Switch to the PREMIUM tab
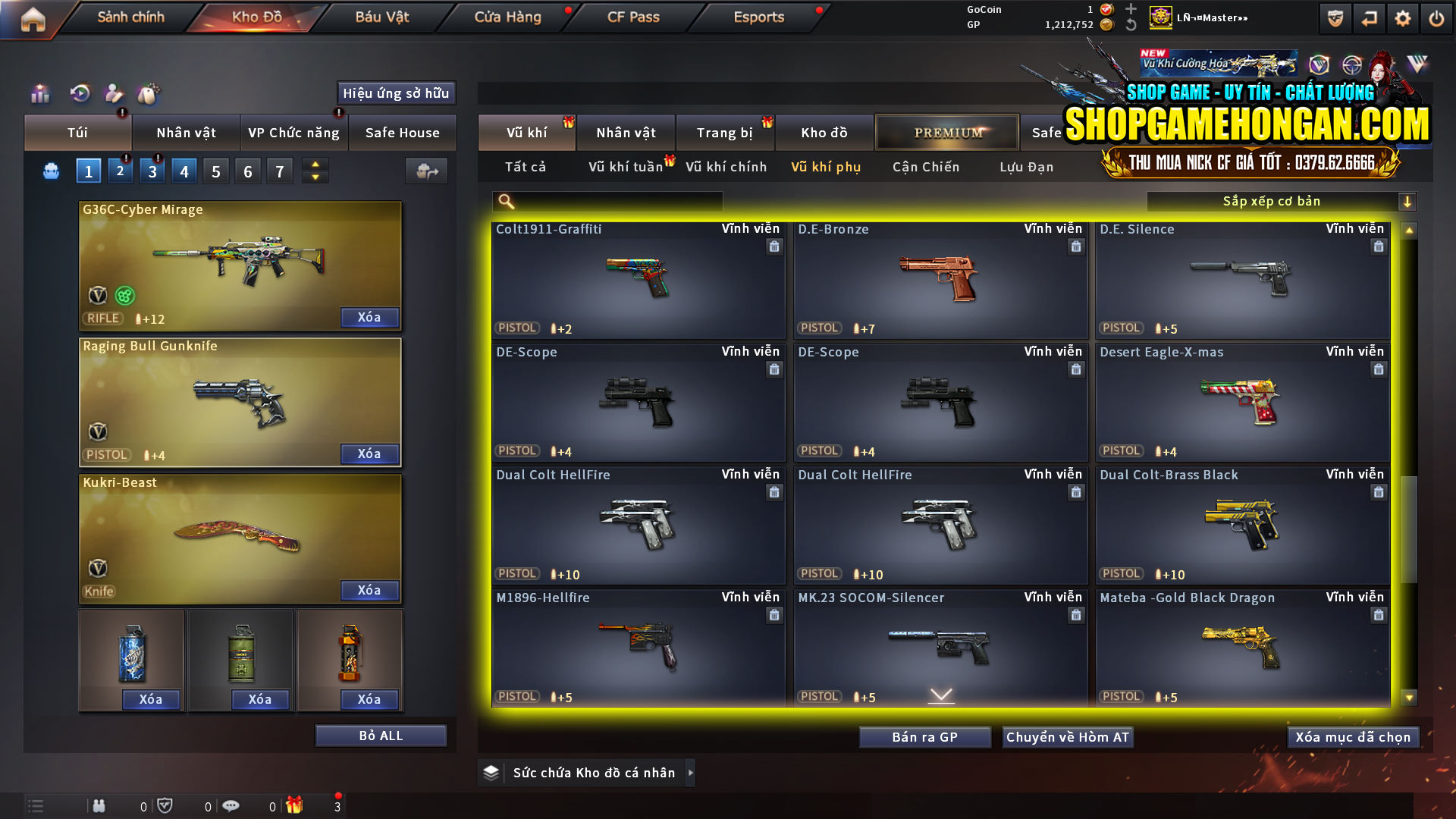The image size is (1456, 819). coord(946,132)
